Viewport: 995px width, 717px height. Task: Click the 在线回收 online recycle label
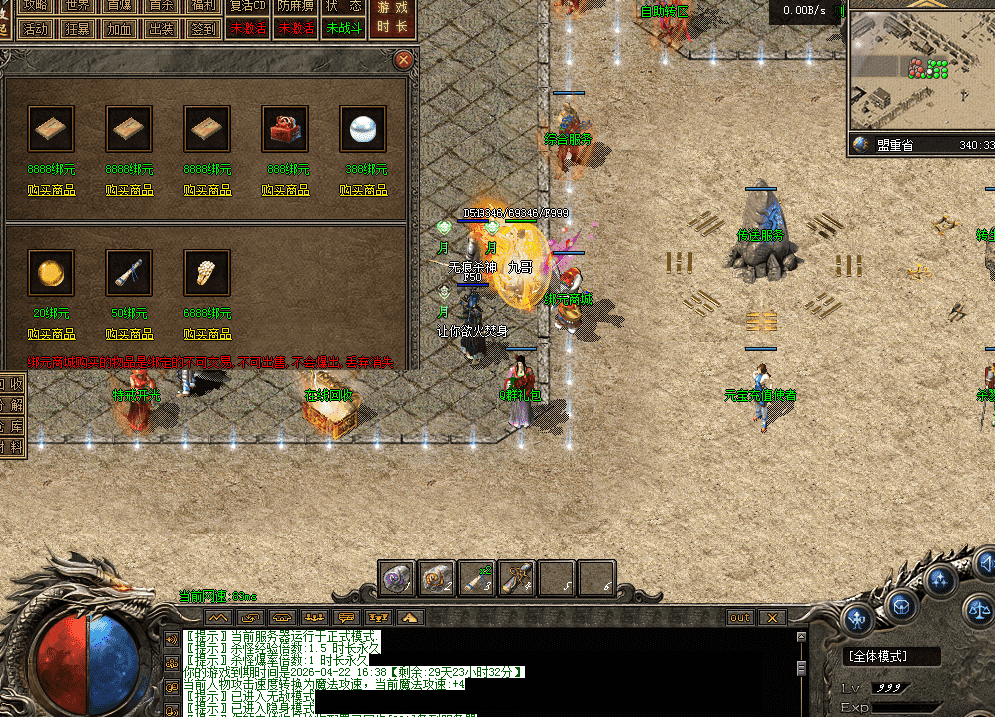pyautogui.click(x=329, y=395)
